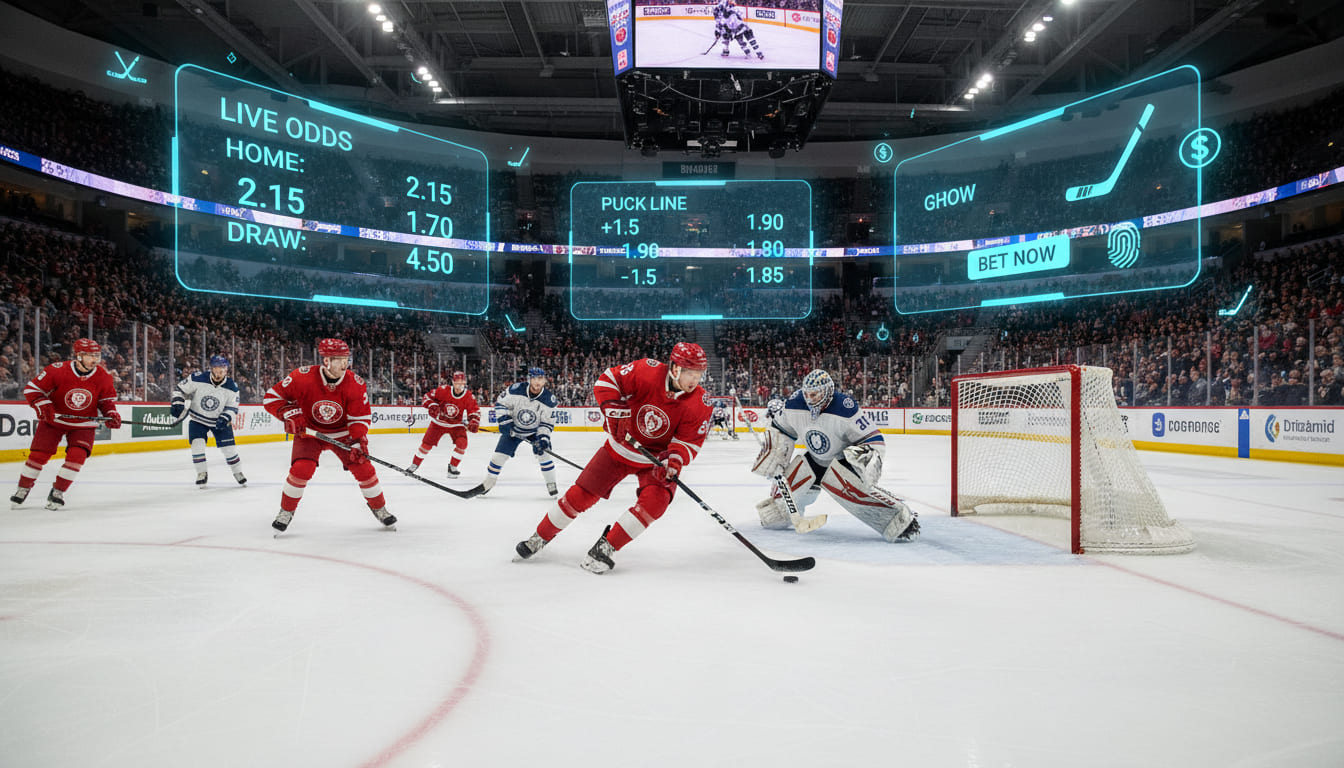Open the glowing hockey stick icon panel

pyautogui.click(x=1110, y=154)
